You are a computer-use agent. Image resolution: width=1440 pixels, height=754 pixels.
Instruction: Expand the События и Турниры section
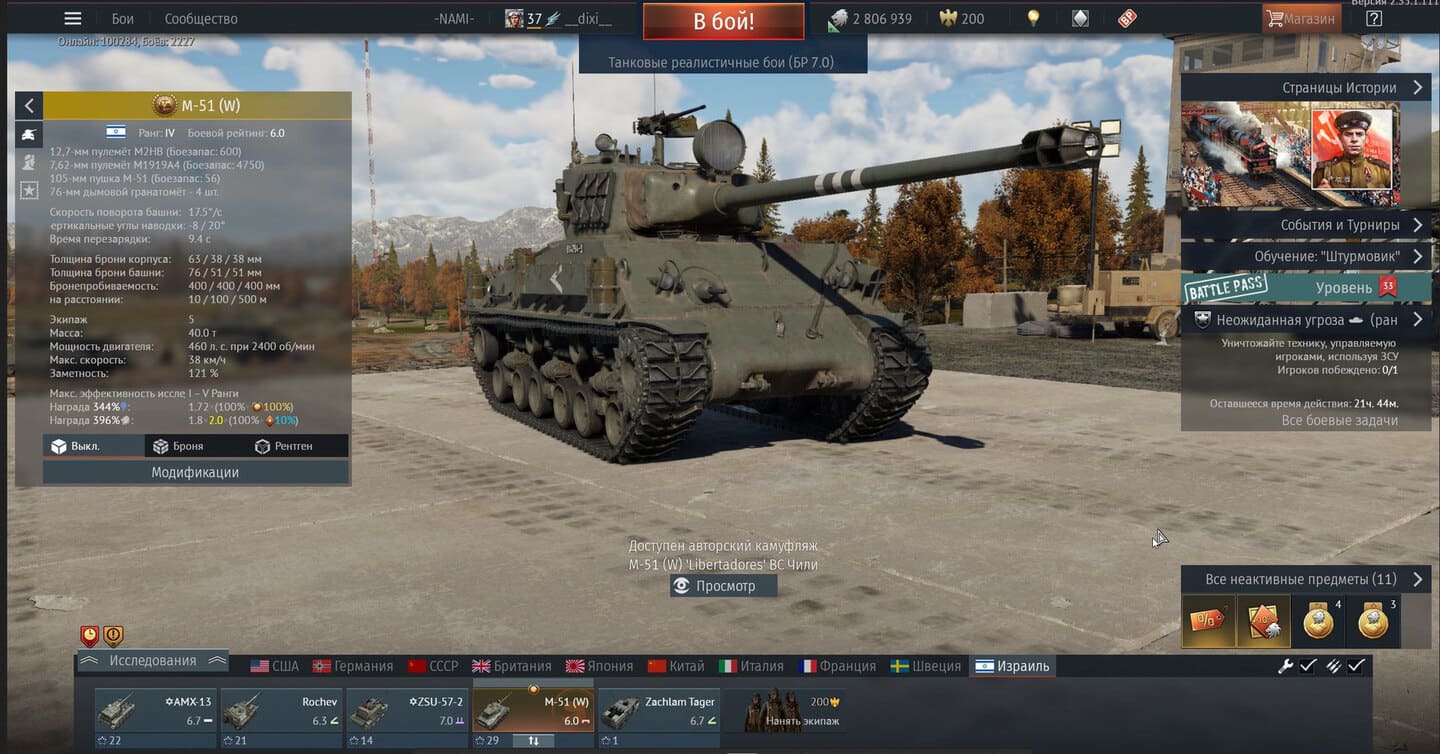(x=1304, y=225)
